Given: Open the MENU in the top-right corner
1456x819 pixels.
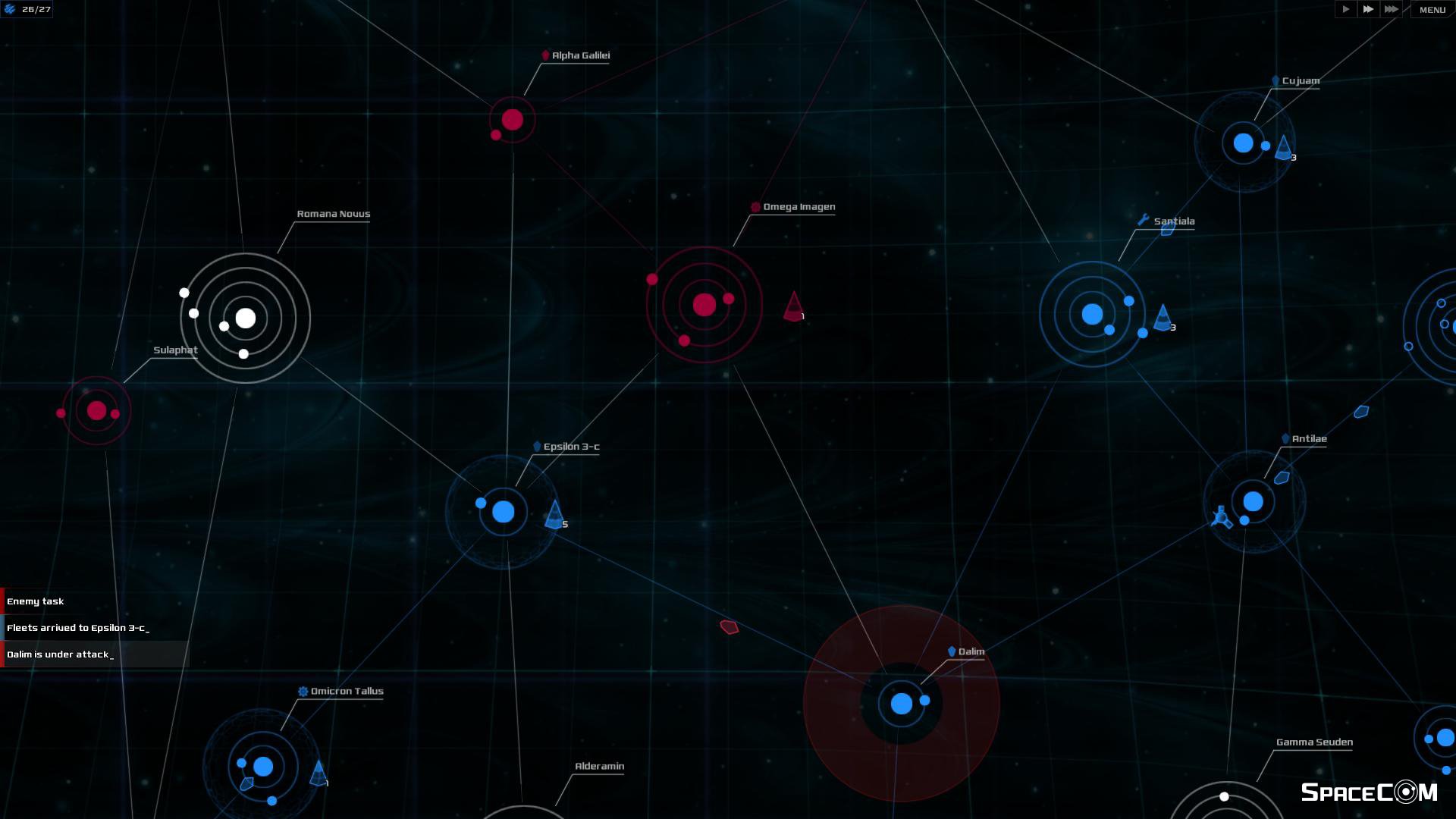Looking at the screenshot, I should 1432,10.
